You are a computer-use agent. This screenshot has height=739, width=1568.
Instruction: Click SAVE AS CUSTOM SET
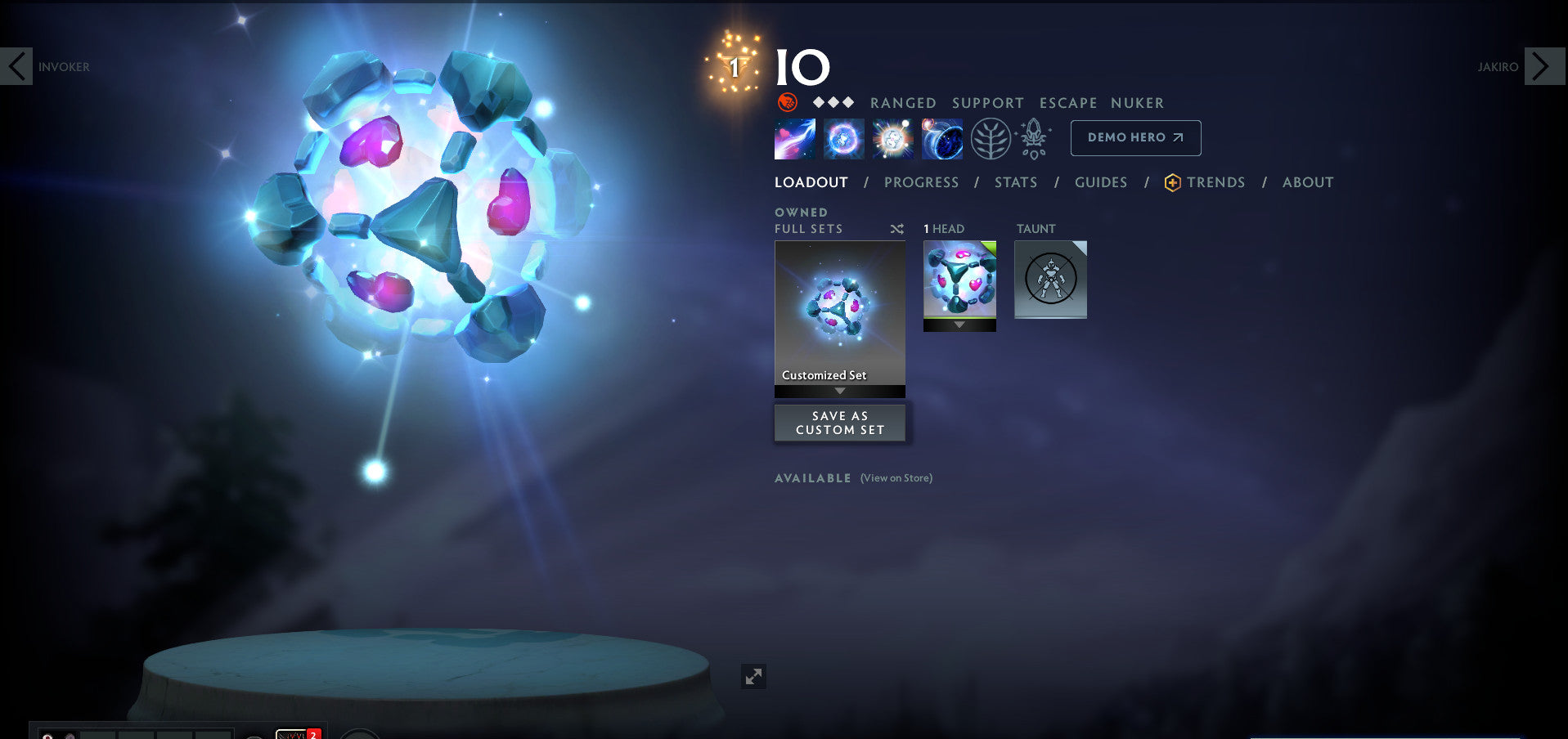839,422
